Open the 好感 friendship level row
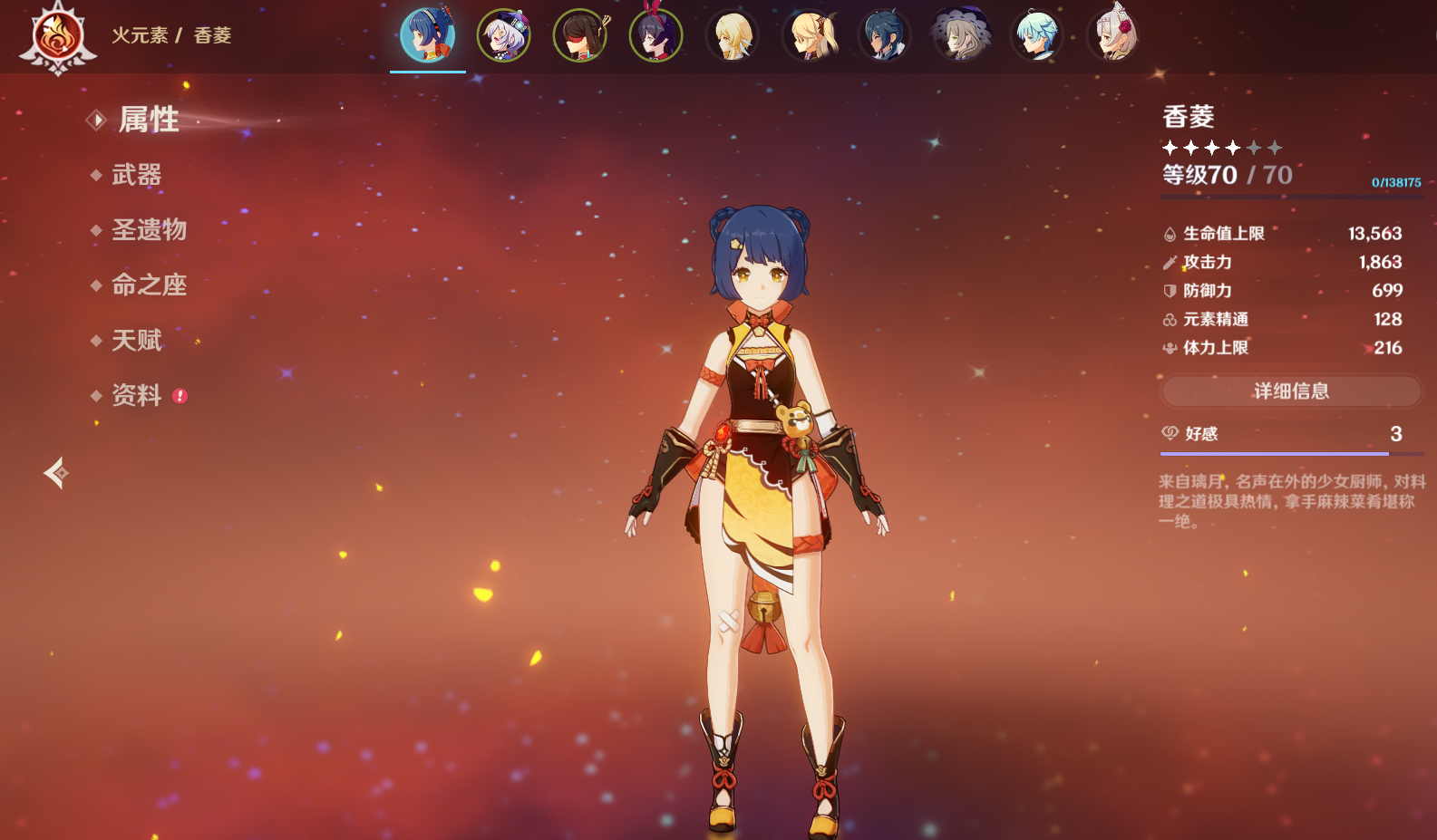Image resolution: width=1437 pixels, height=840 pixels. [x=1291, y=434]
